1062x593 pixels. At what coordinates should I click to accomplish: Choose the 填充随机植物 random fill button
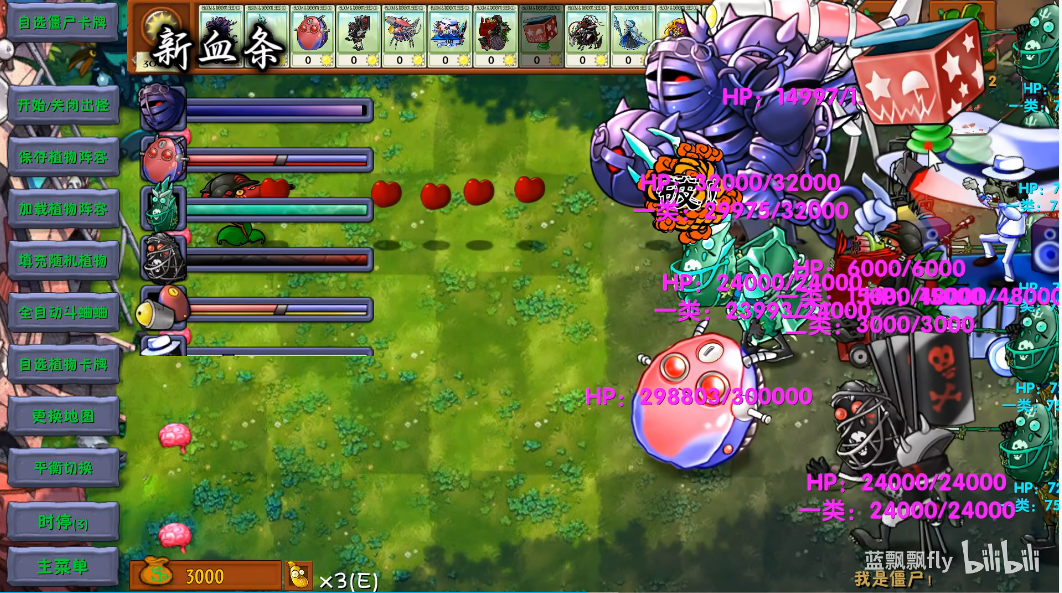point(63,261)
